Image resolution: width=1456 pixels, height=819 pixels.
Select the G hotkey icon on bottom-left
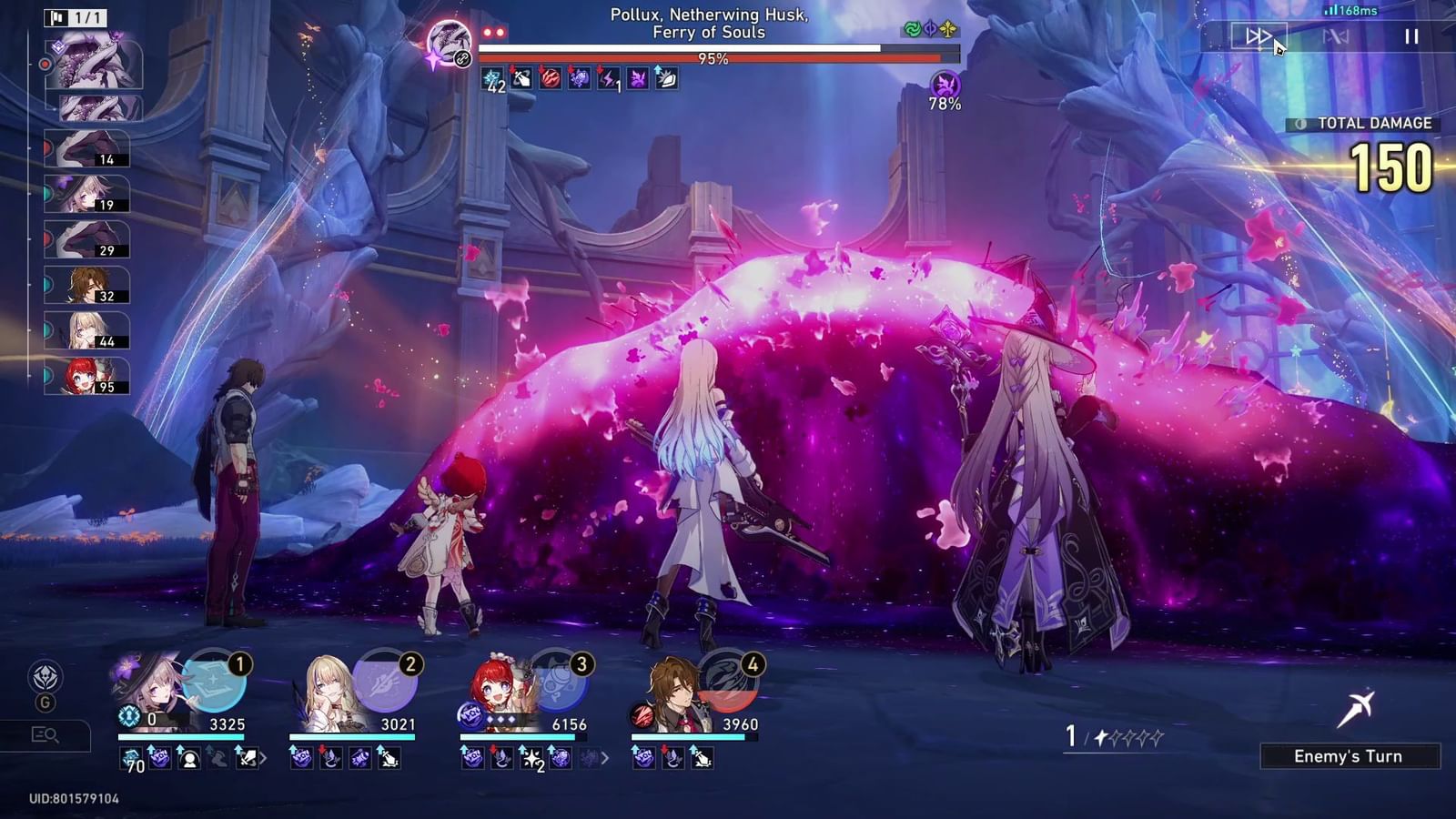[45, 702]
